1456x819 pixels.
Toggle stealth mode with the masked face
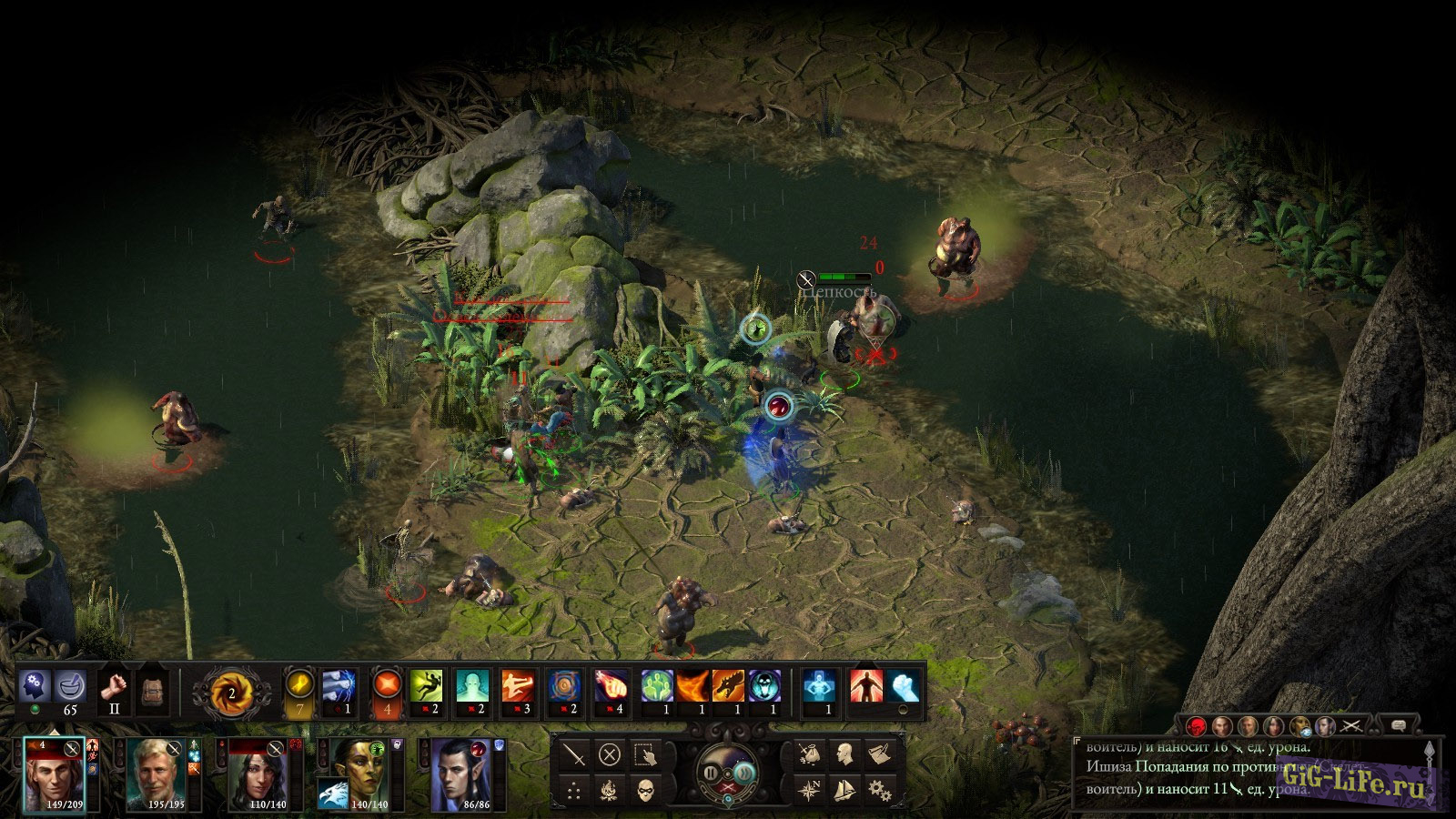(645, 790)
